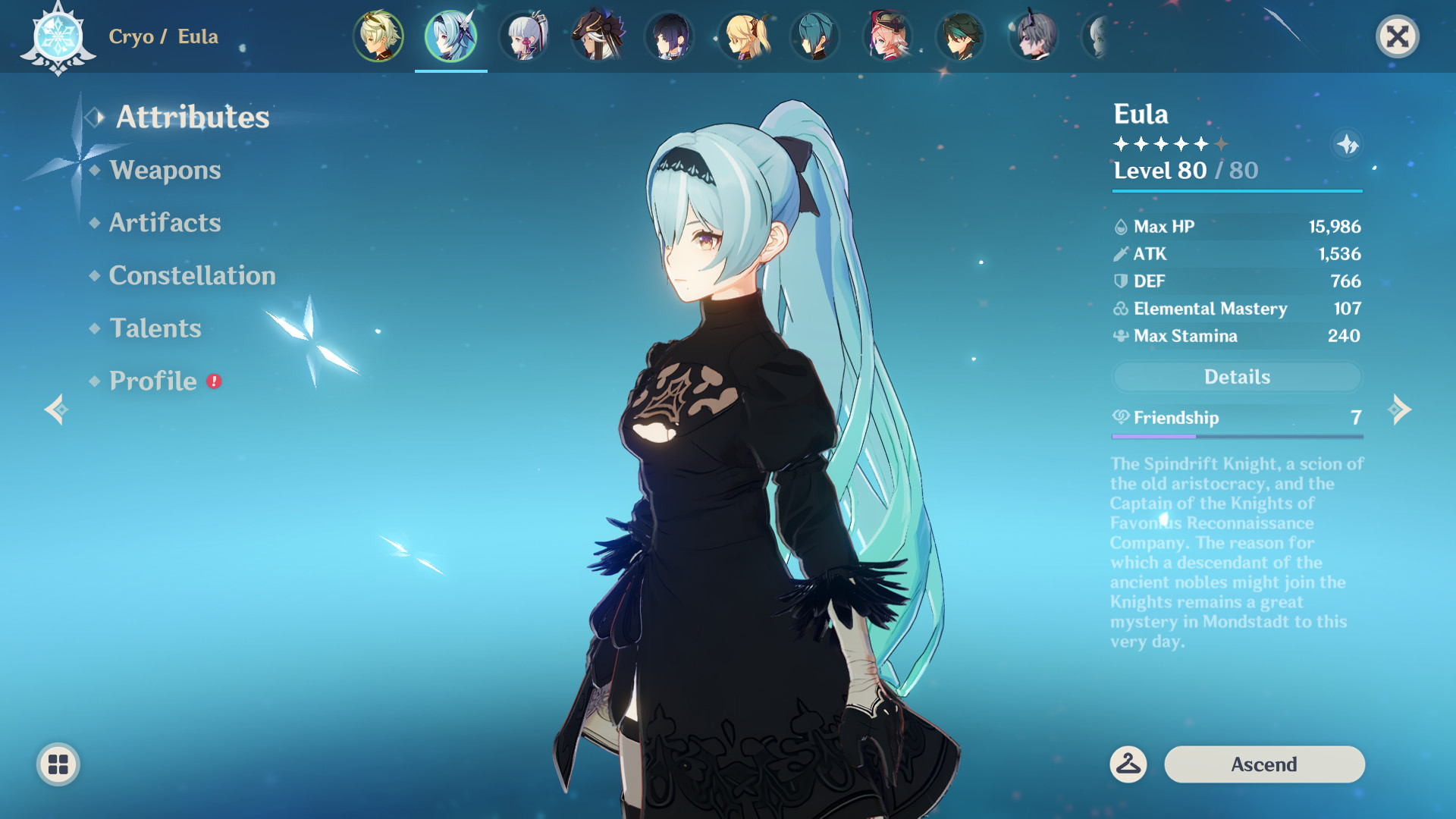Click the Max HP droplet icon
The width and height of the screenshot is (1456, 819).
[1120, 226]
